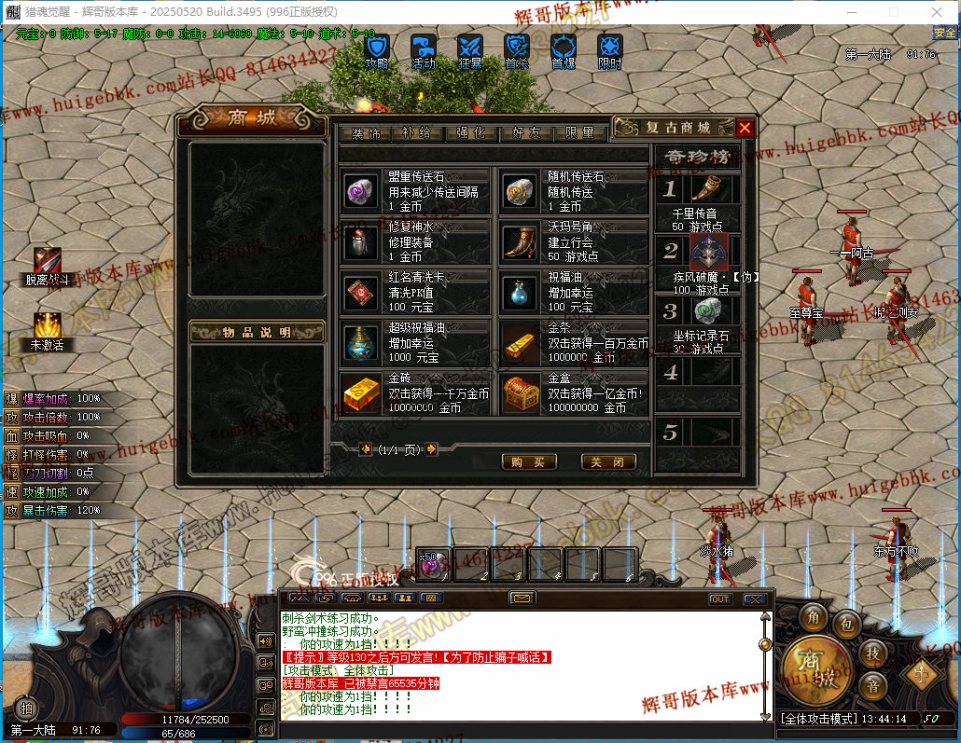Close the game window

pyautogui.click(x=937, y=11)
